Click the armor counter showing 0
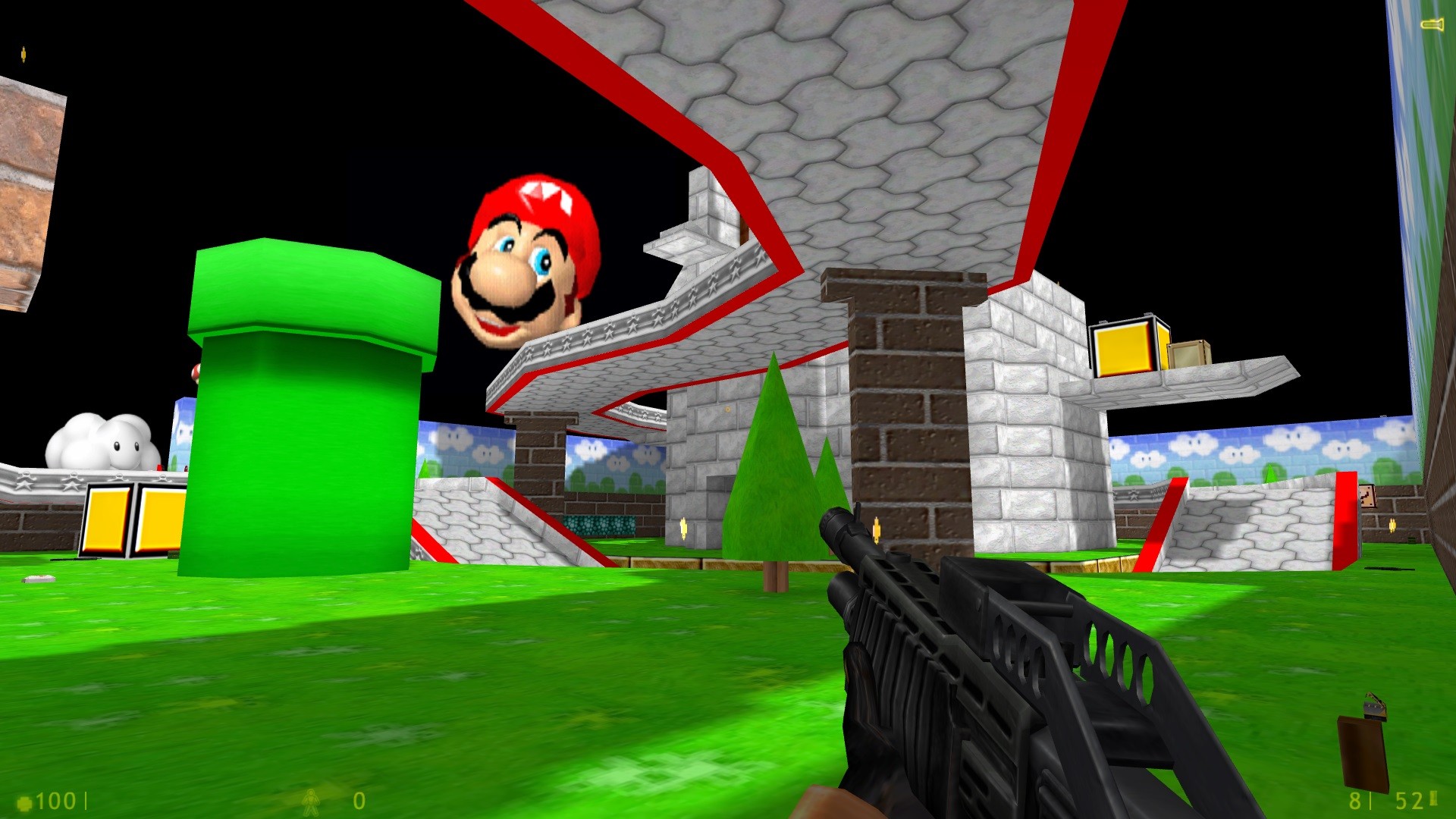 (358, 801)
